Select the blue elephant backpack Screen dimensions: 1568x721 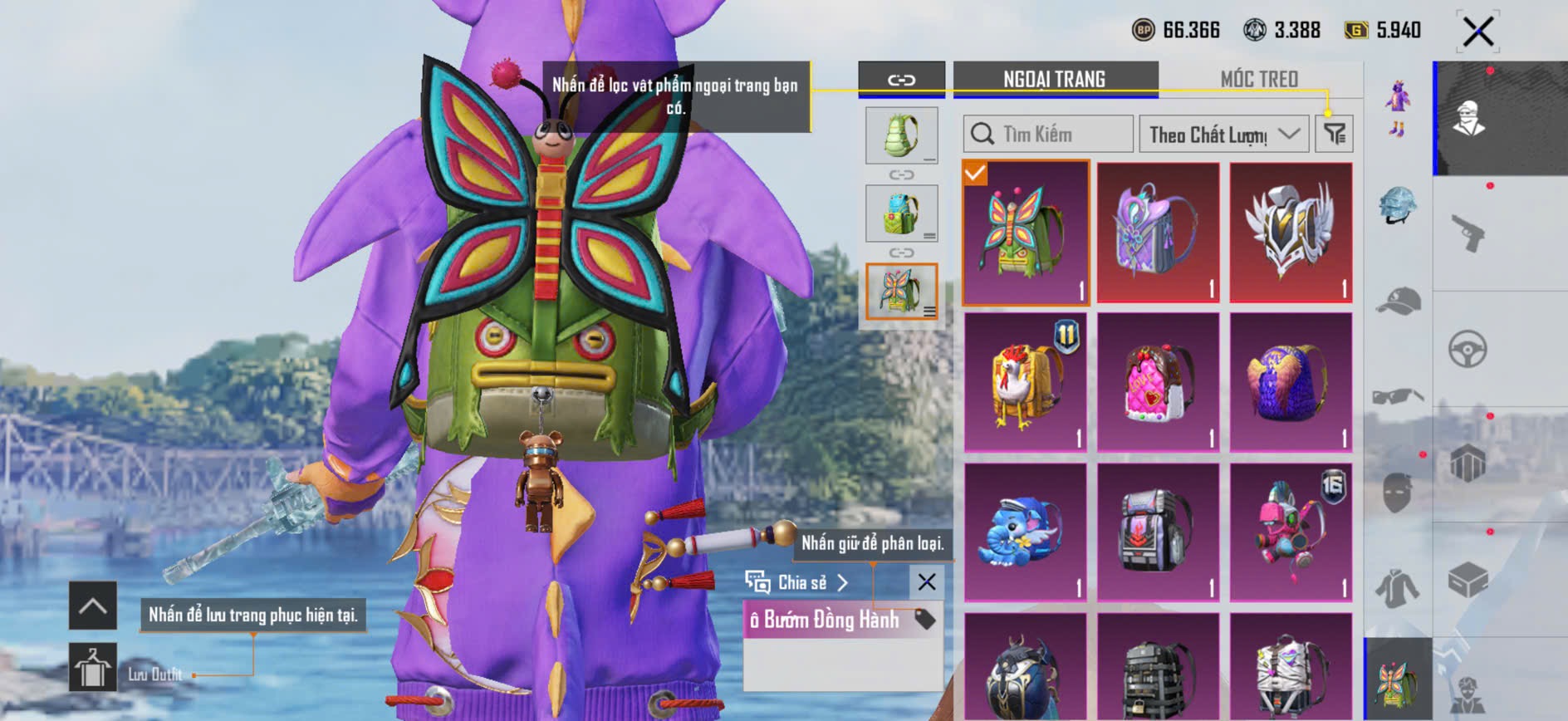pos(1026,532)
